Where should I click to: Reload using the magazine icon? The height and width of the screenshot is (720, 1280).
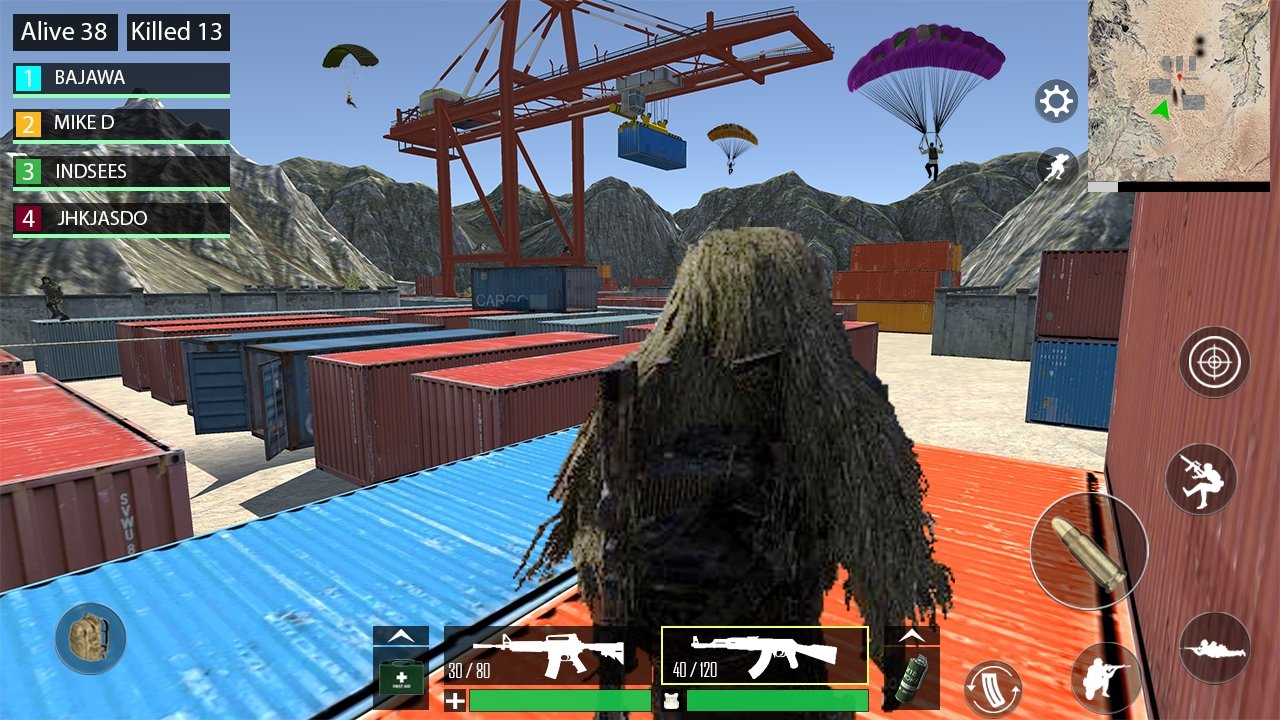coord(992,689)
